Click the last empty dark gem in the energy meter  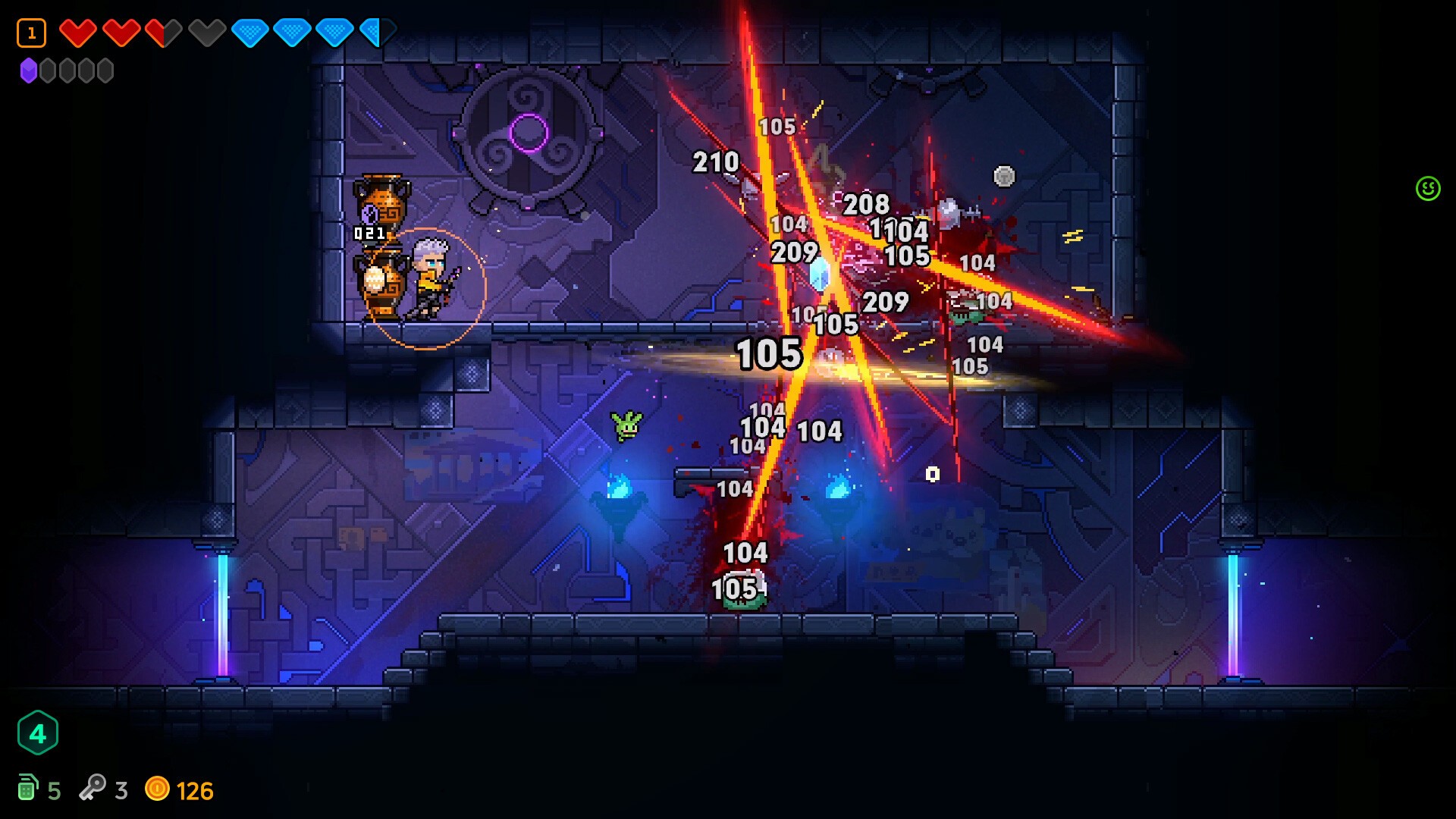(106, 70)
